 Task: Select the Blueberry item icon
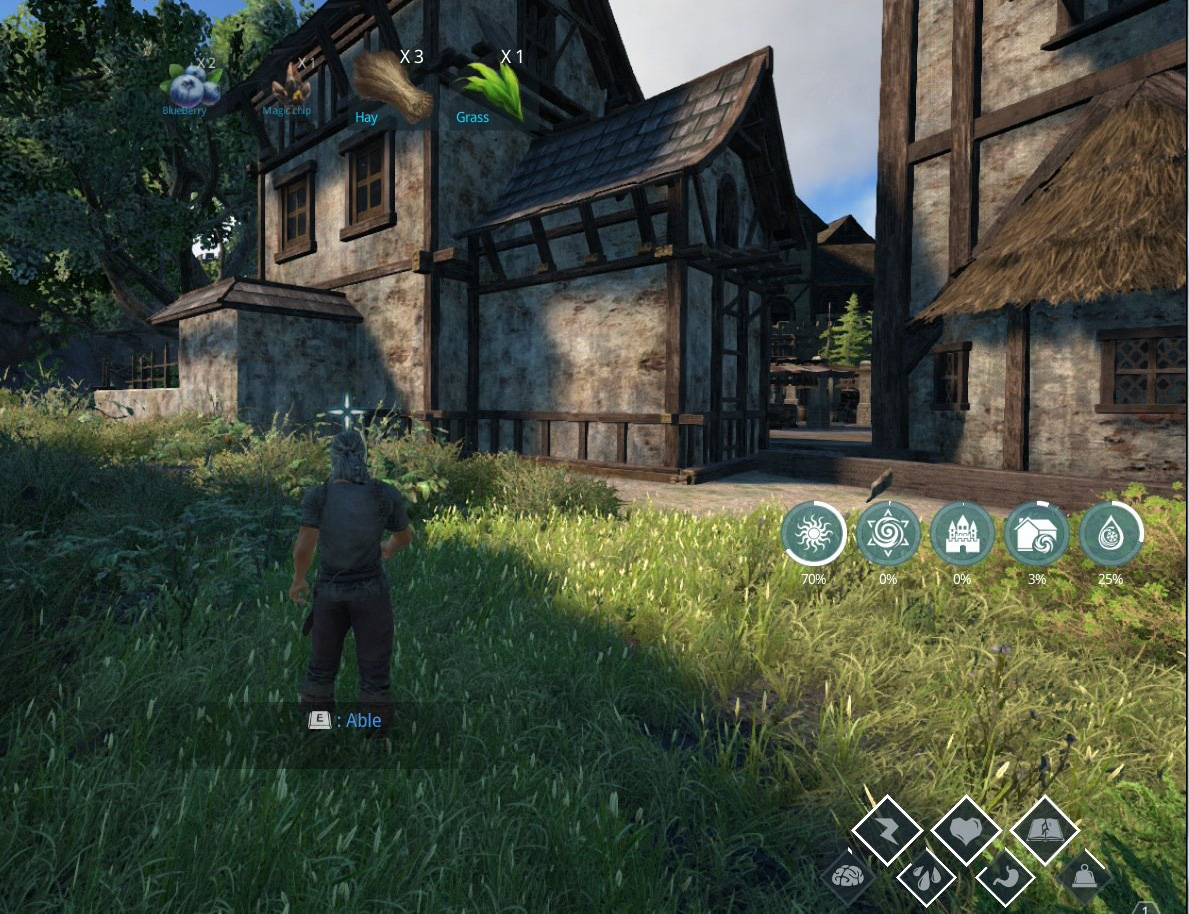194,88
